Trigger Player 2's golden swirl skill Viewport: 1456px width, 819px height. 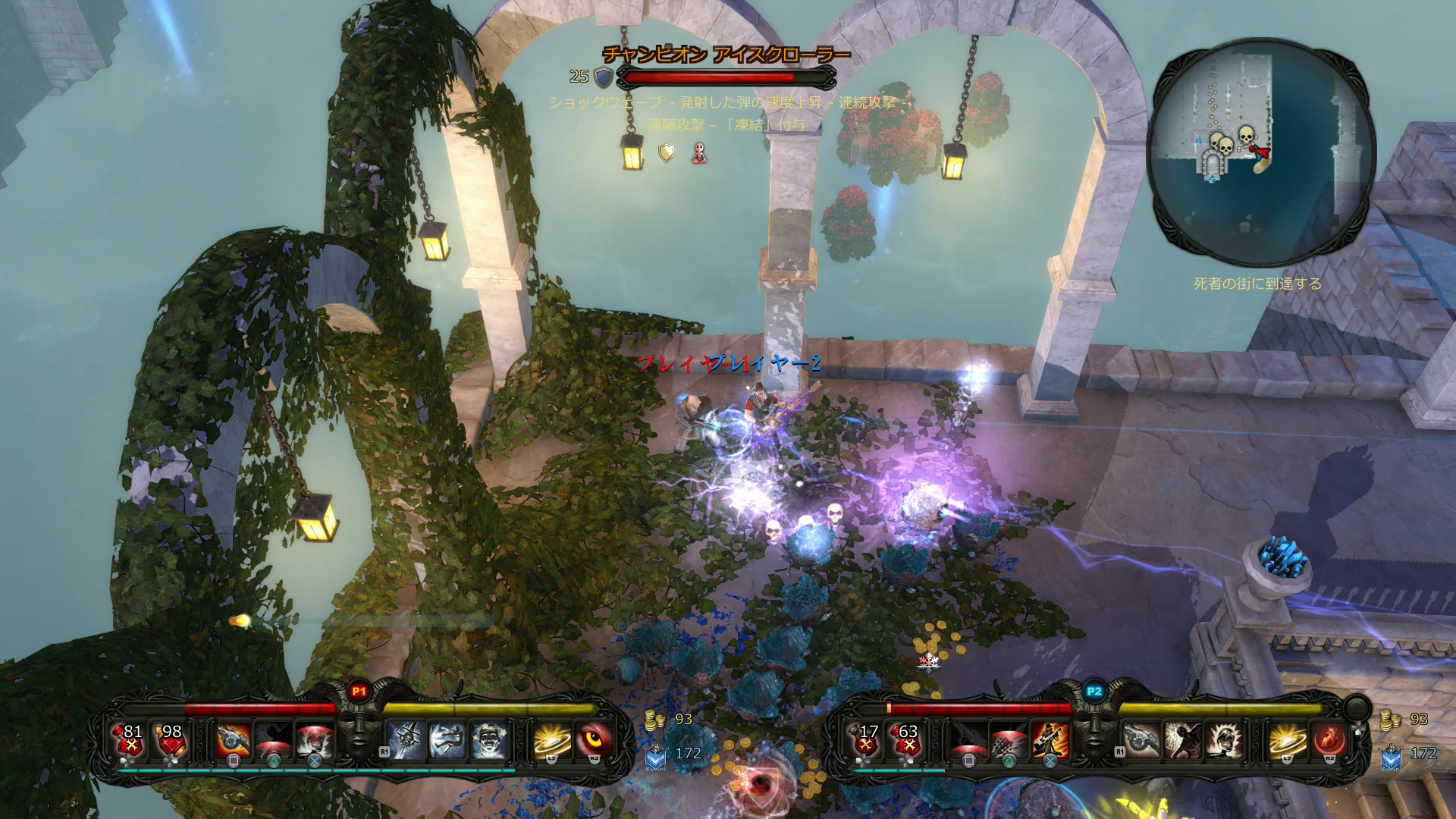tap(1287, 740)
